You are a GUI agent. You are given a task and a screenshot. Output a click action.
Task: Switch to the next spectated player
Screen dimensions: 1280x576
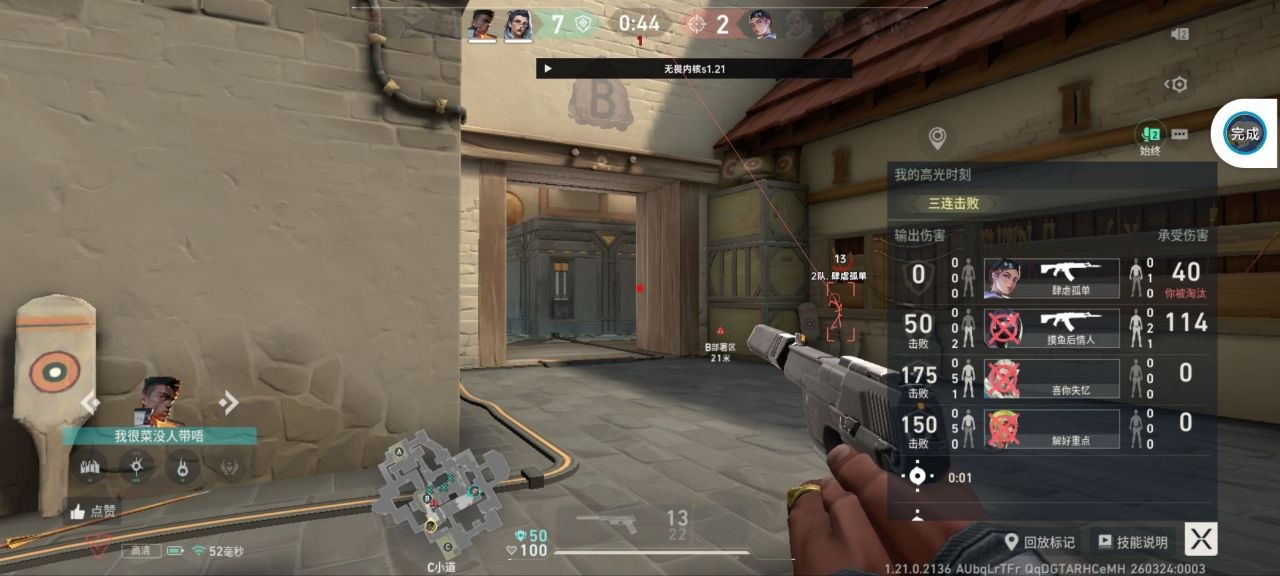[228, 402]
